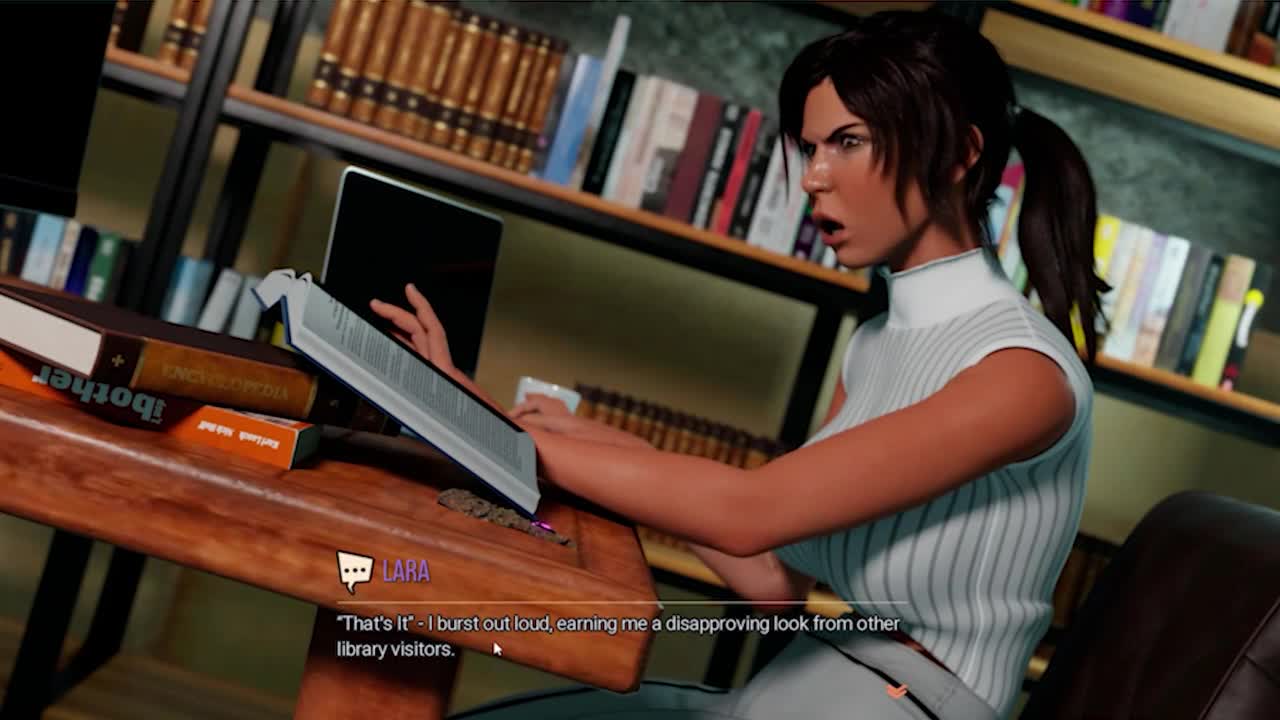Viewport: 1280px width, 720px height.
Task: Click the speech bubble icon beside LARA
Action: pos(354,571)
